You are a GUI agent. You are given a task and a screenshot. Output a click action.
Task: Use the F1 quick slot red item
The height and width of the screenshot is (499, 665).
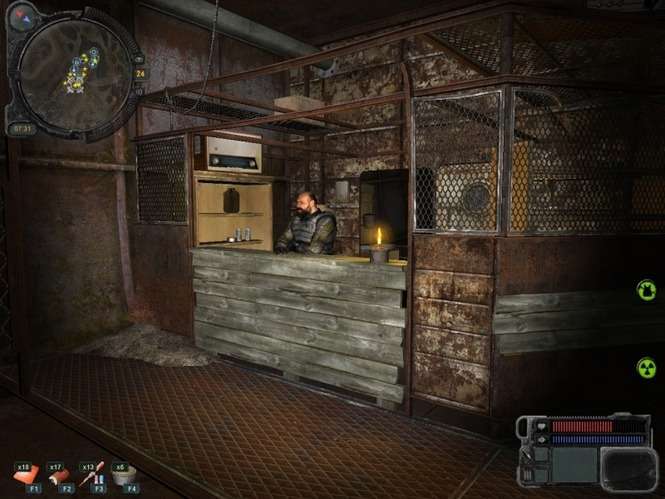pos(30,475)
